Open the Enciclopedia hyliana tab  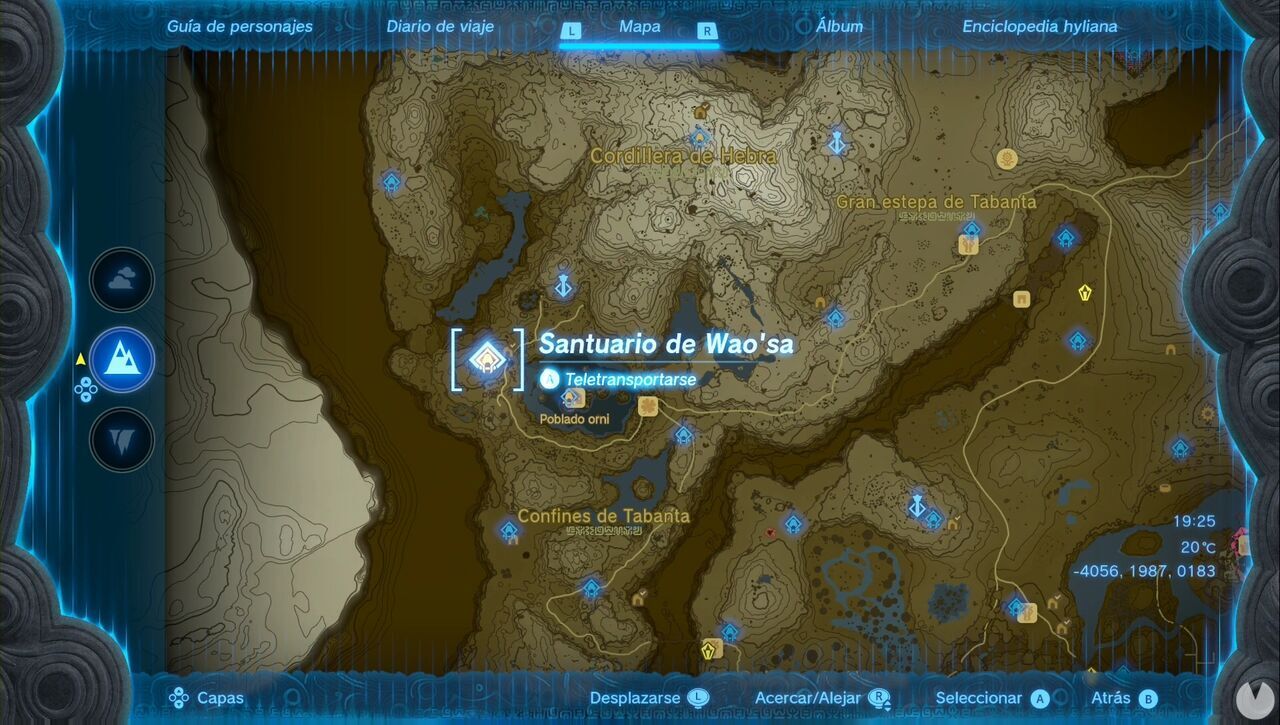(x=1040, y=26)
